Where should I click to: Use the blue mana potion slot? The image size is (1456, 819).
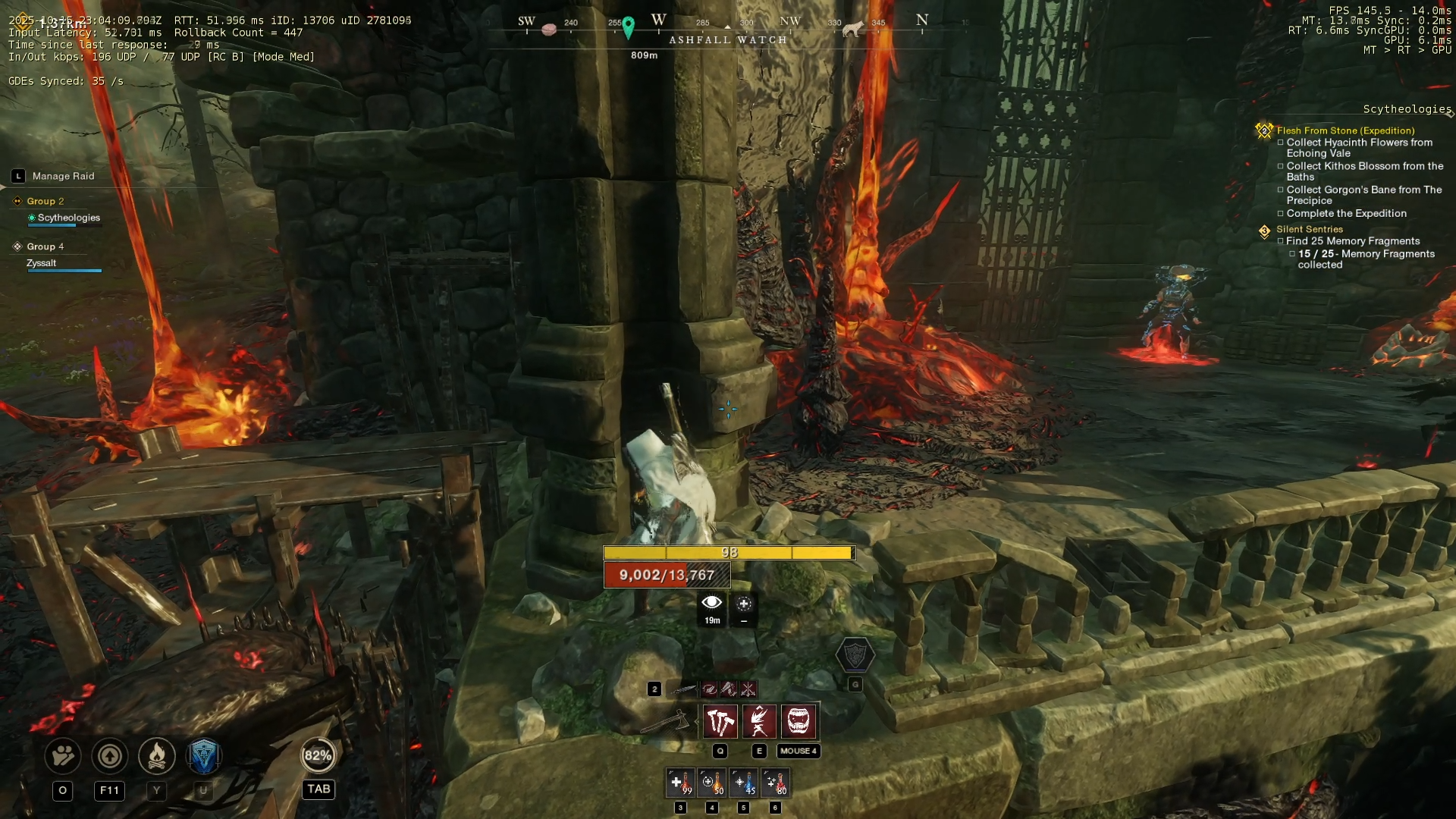tap(743, 783)
